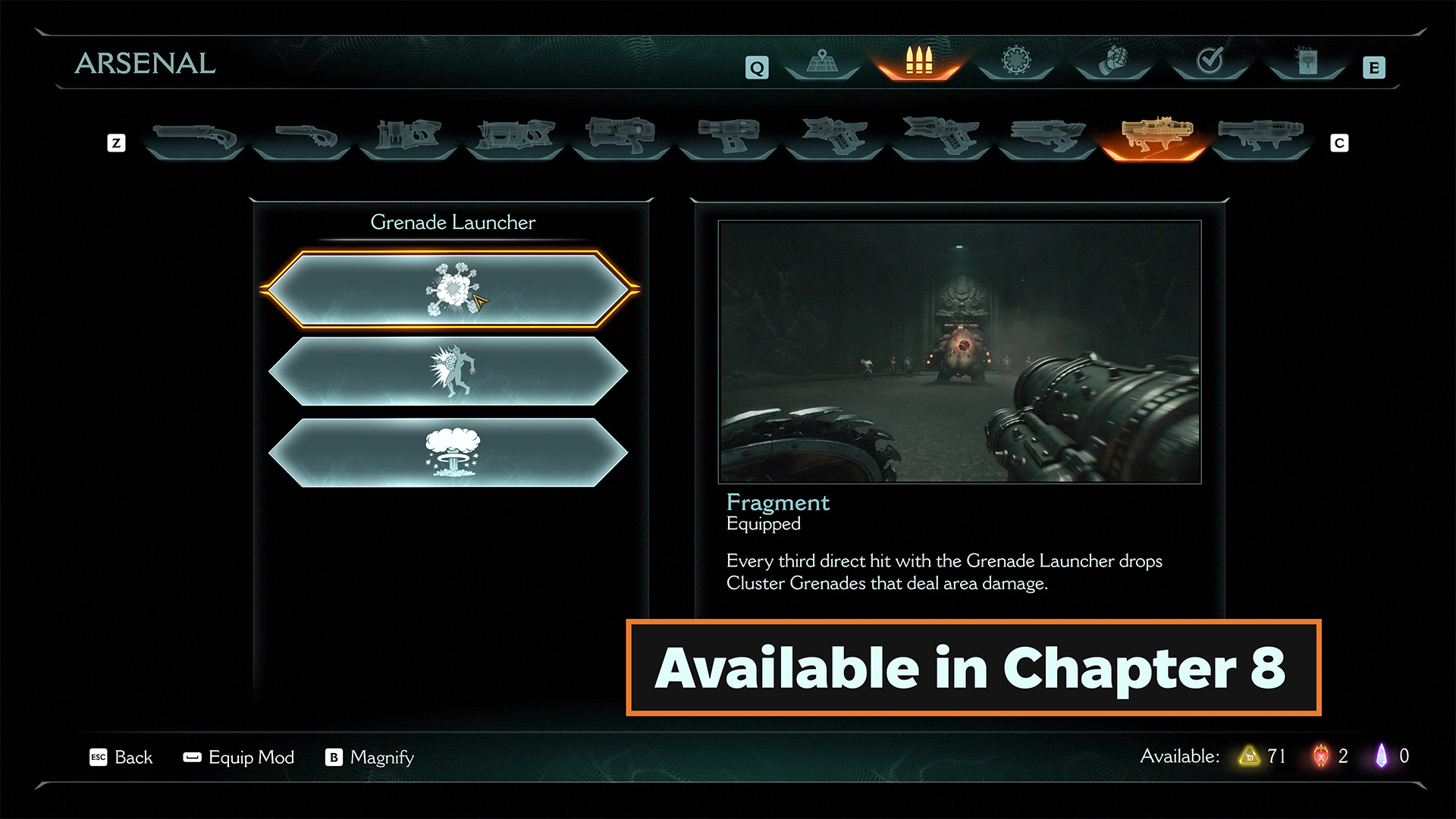Click the Fragment mod preview video
Screen dimensions: 1456x819
959,352
